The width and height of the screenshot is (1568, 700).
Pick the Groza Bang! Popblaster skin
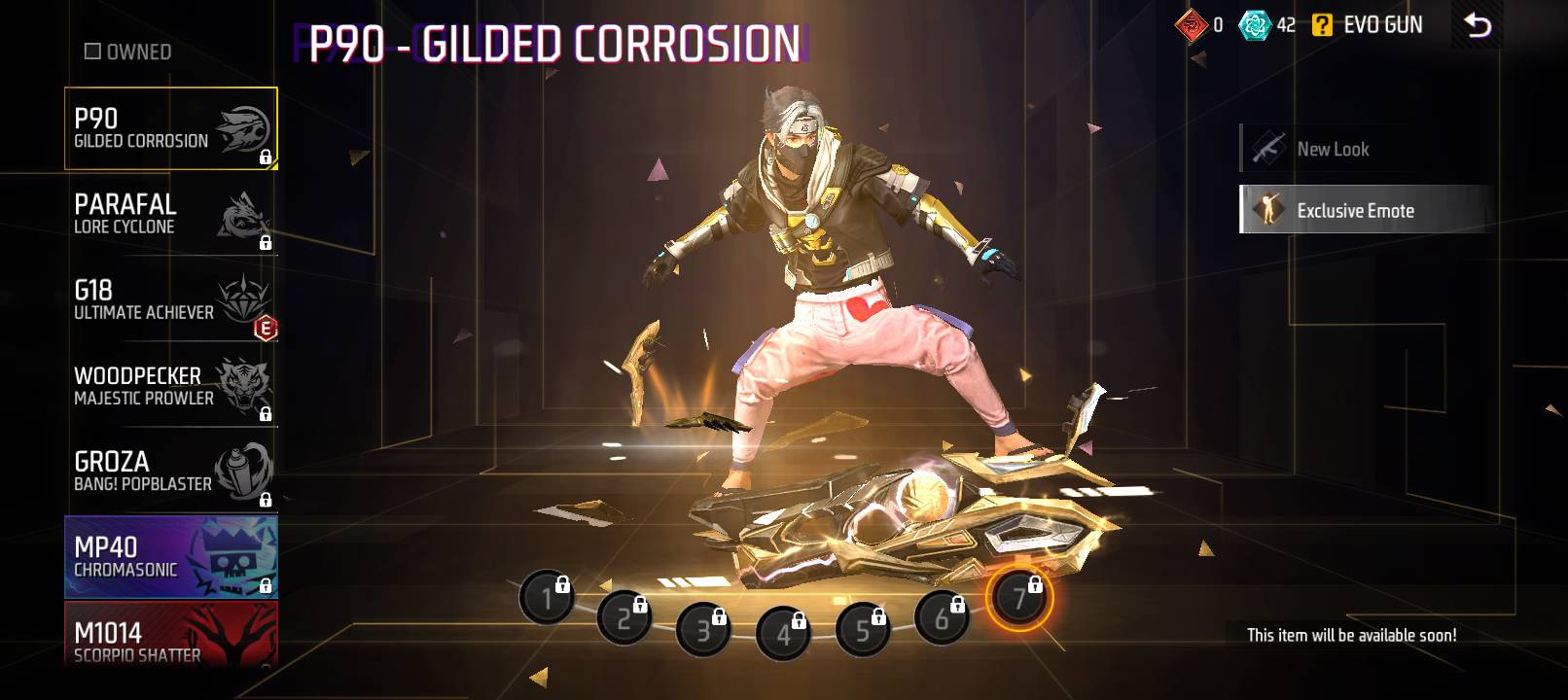(170, 471)
